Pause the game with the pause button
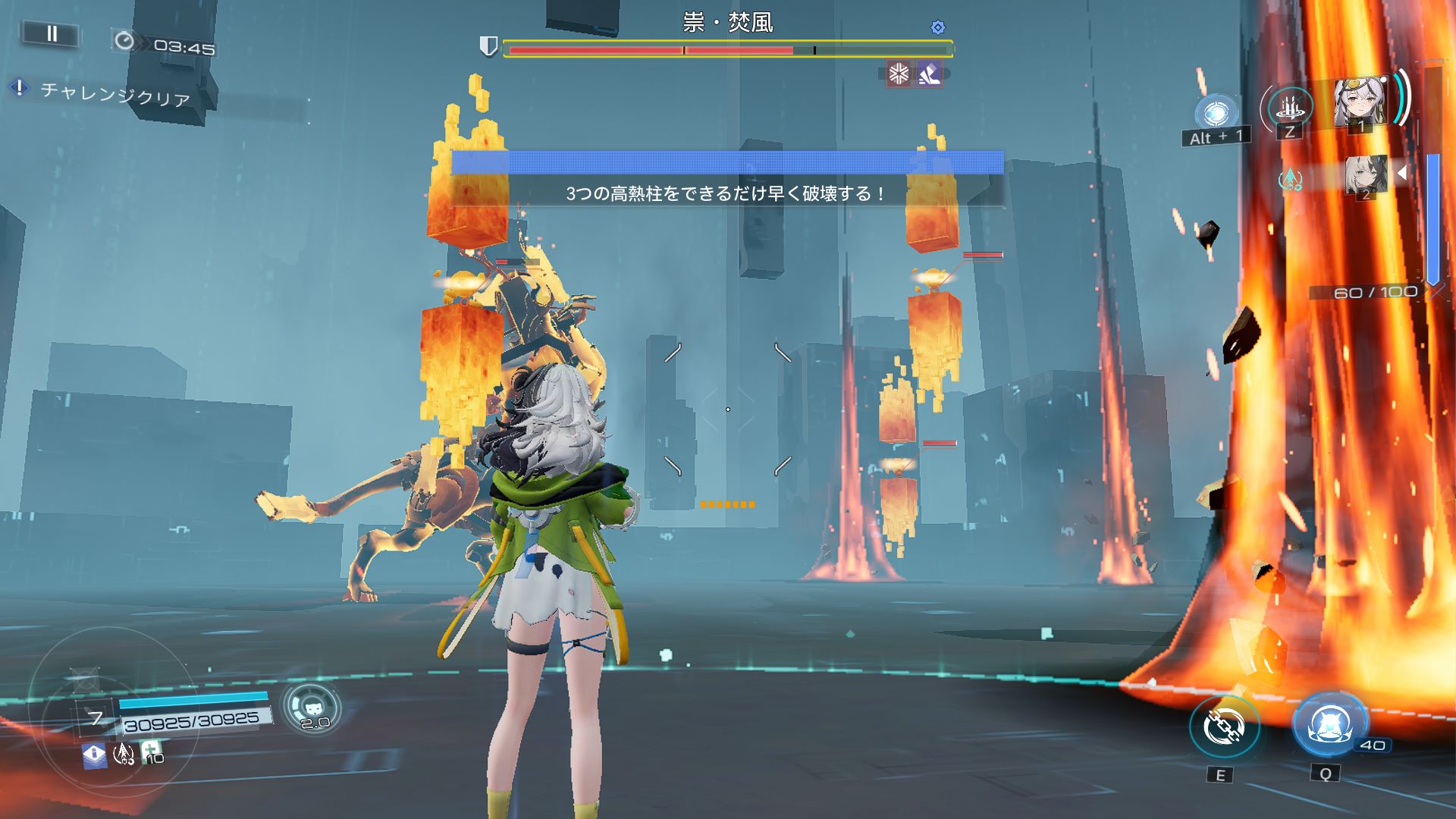This screenshot has width=1456, height=819. pos(51,33)
